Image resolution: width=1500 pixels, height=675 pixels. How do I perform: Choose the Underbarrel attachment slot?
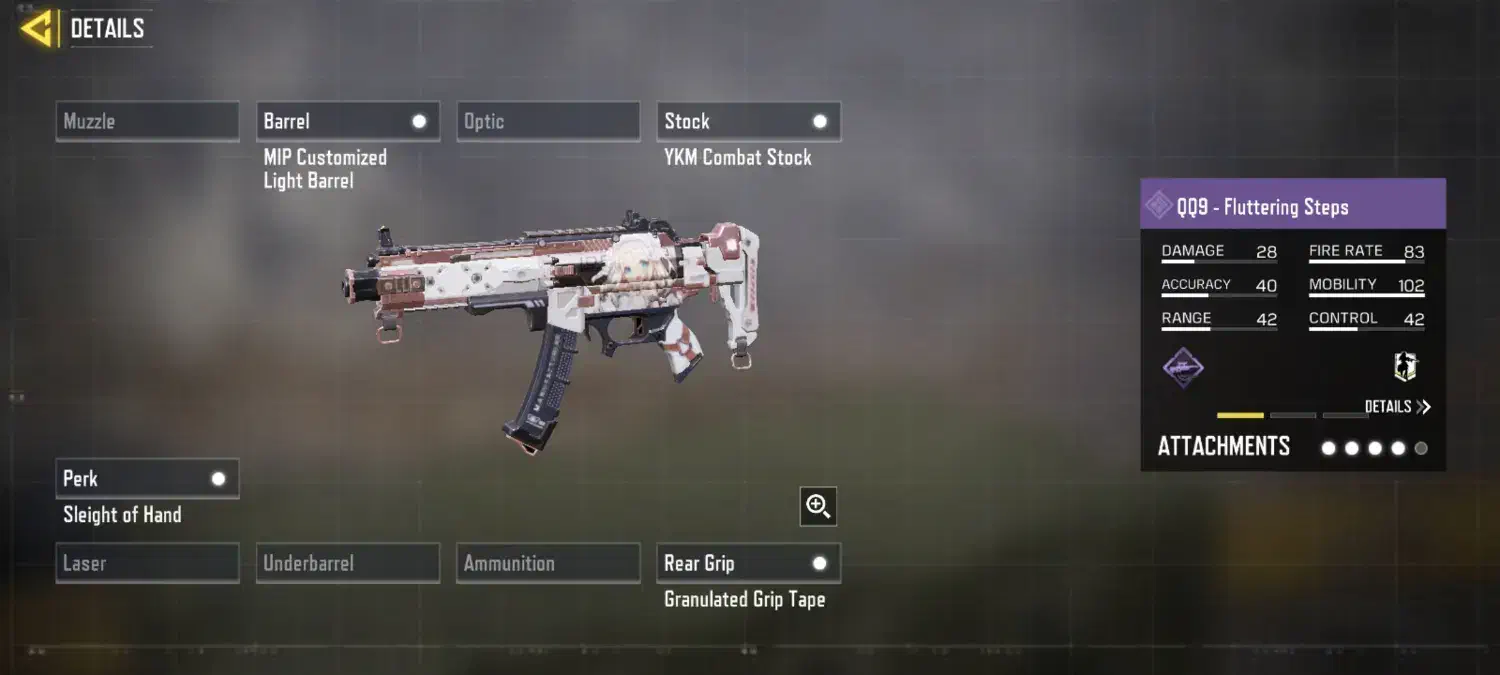pos(347,563)
